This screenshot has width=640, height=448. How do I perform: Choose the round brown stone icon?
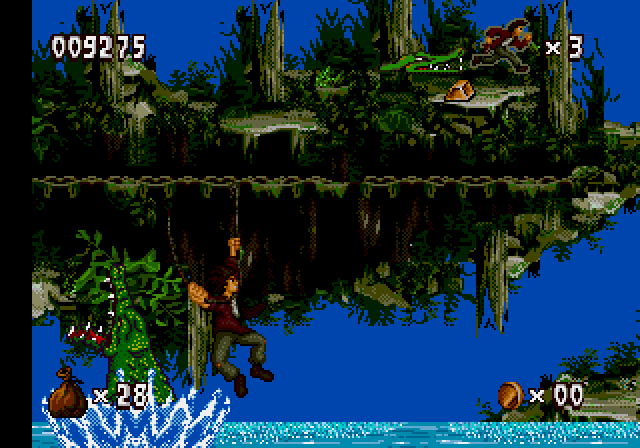pyautogui.click(x=510, y=394)
